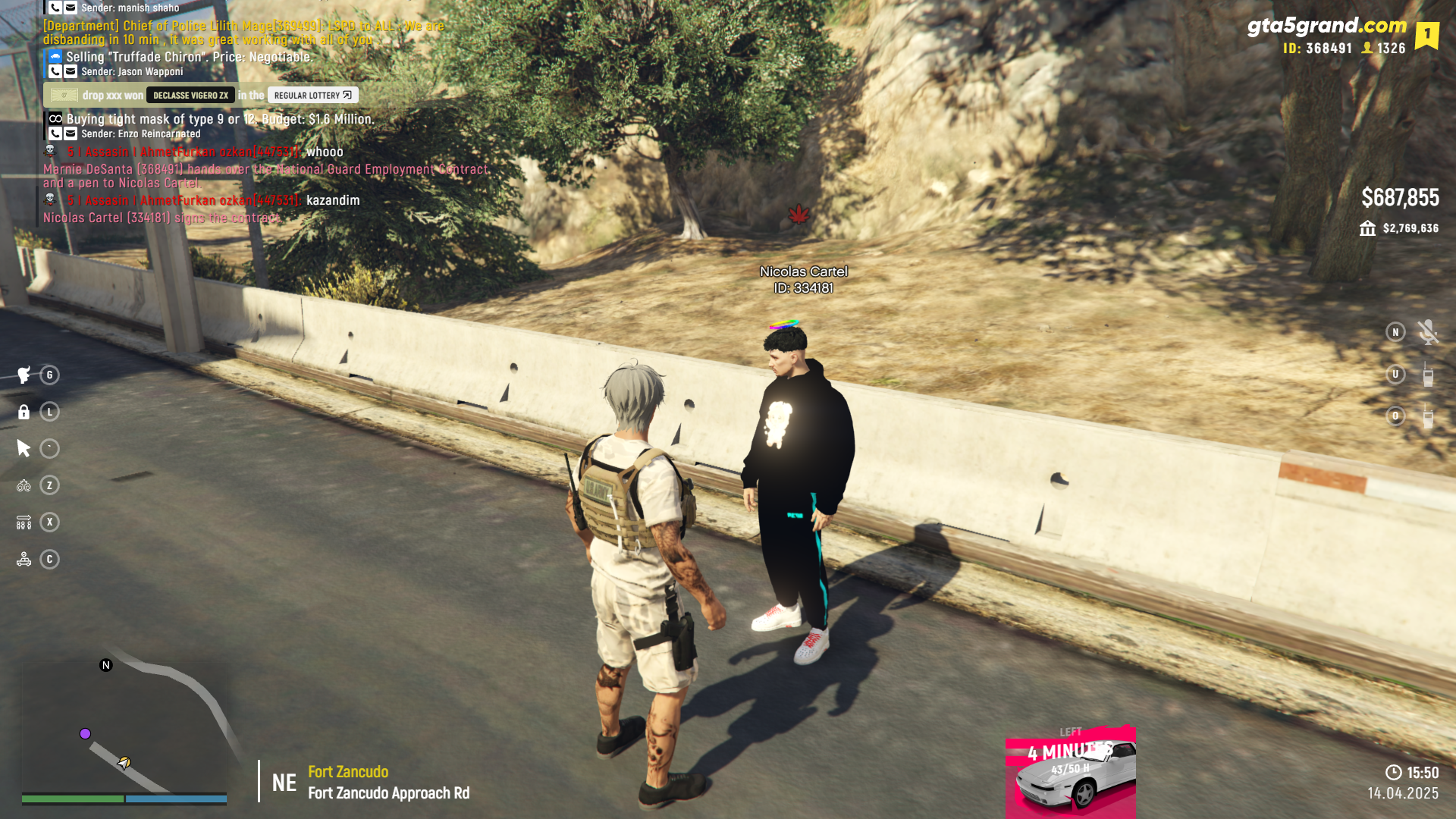The image size is (1456, 819).
Task: Choose the lead-people arrow icon
Action: 24,522
